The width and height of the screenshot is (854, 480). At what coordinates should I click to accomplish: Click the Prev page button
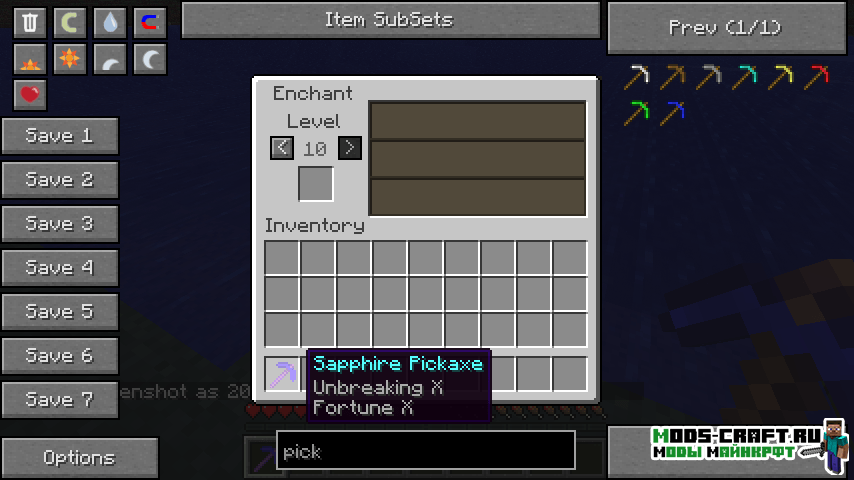(724, 27)
